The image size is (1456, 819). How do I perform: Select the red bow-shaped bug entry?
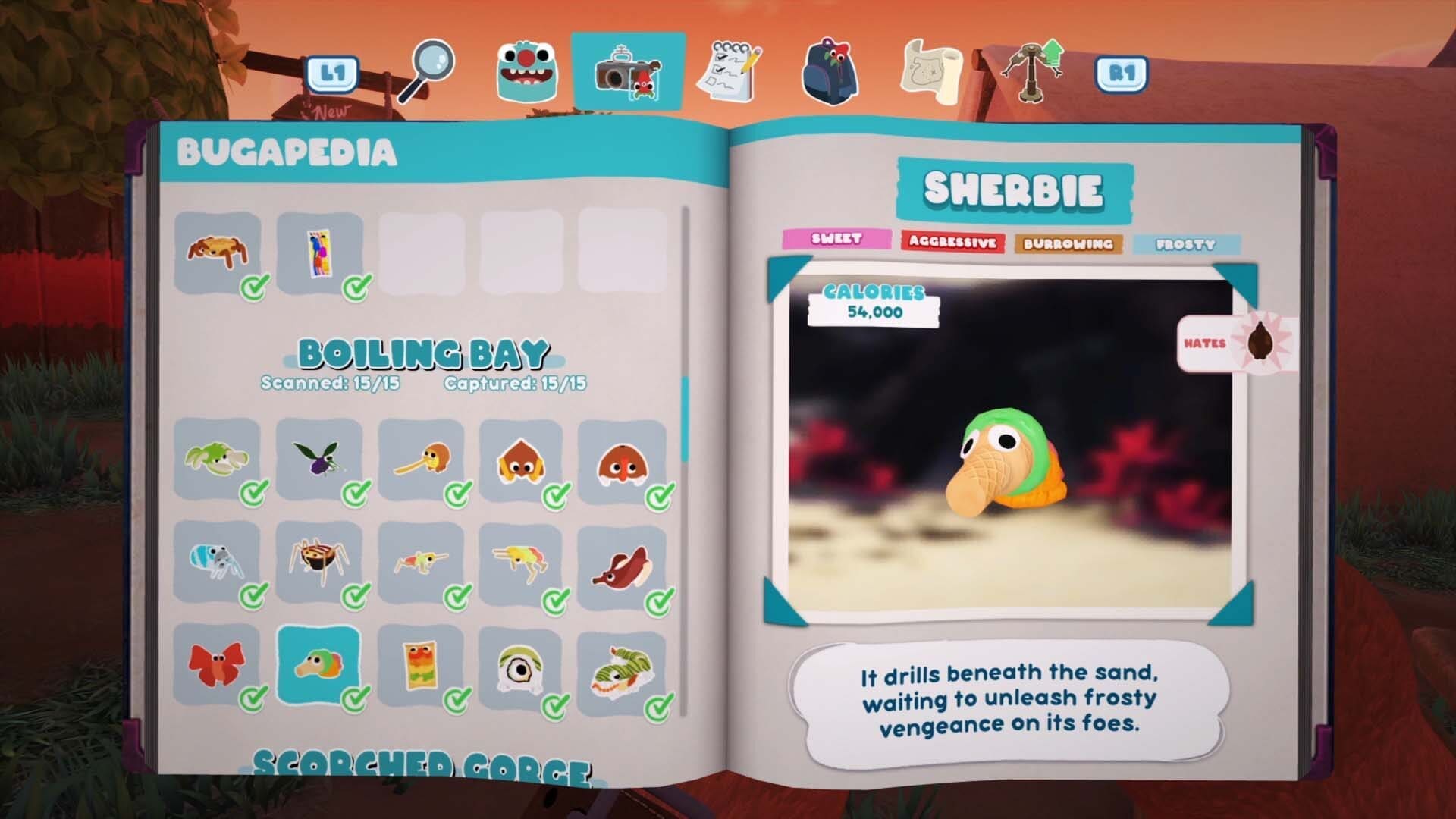coord(218,666)
